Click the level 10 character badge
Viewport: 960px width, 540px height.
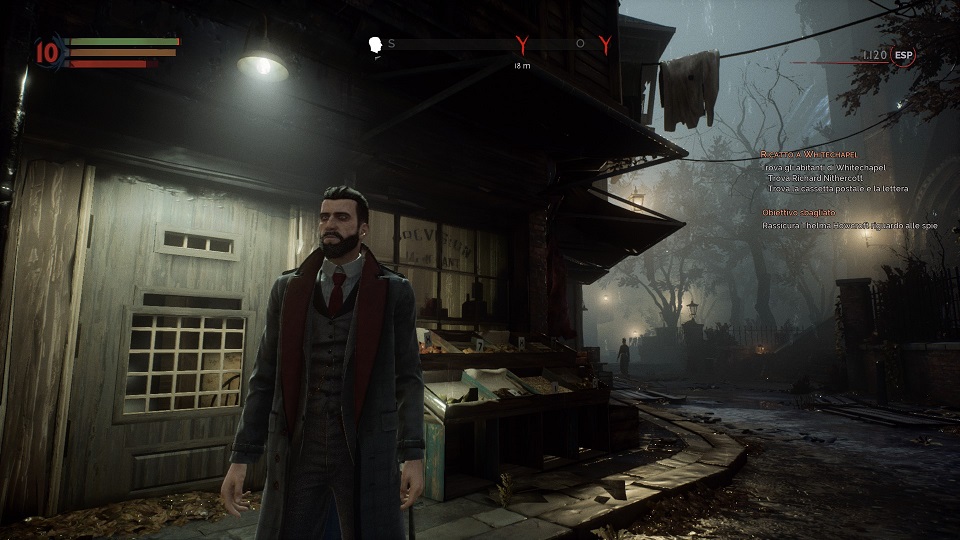[x=47, y=51]
